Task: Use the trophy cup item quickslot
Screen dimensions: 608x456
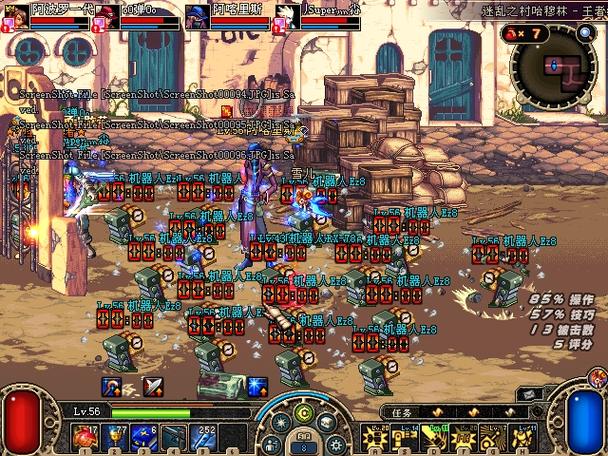Action: 113,438
